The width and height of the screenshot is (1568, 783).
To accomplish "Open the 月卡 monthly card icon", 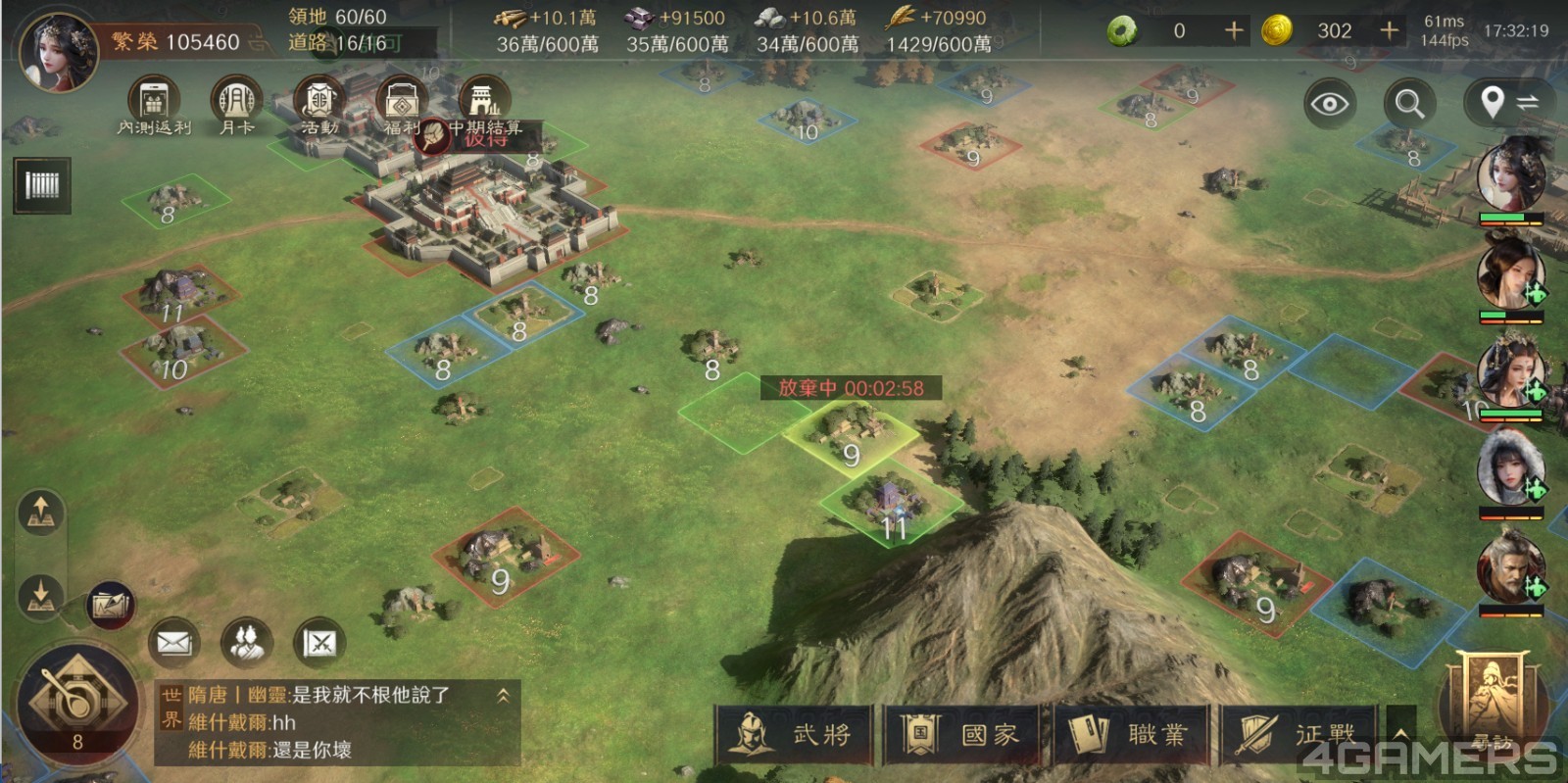I will [x=236, y=102].
